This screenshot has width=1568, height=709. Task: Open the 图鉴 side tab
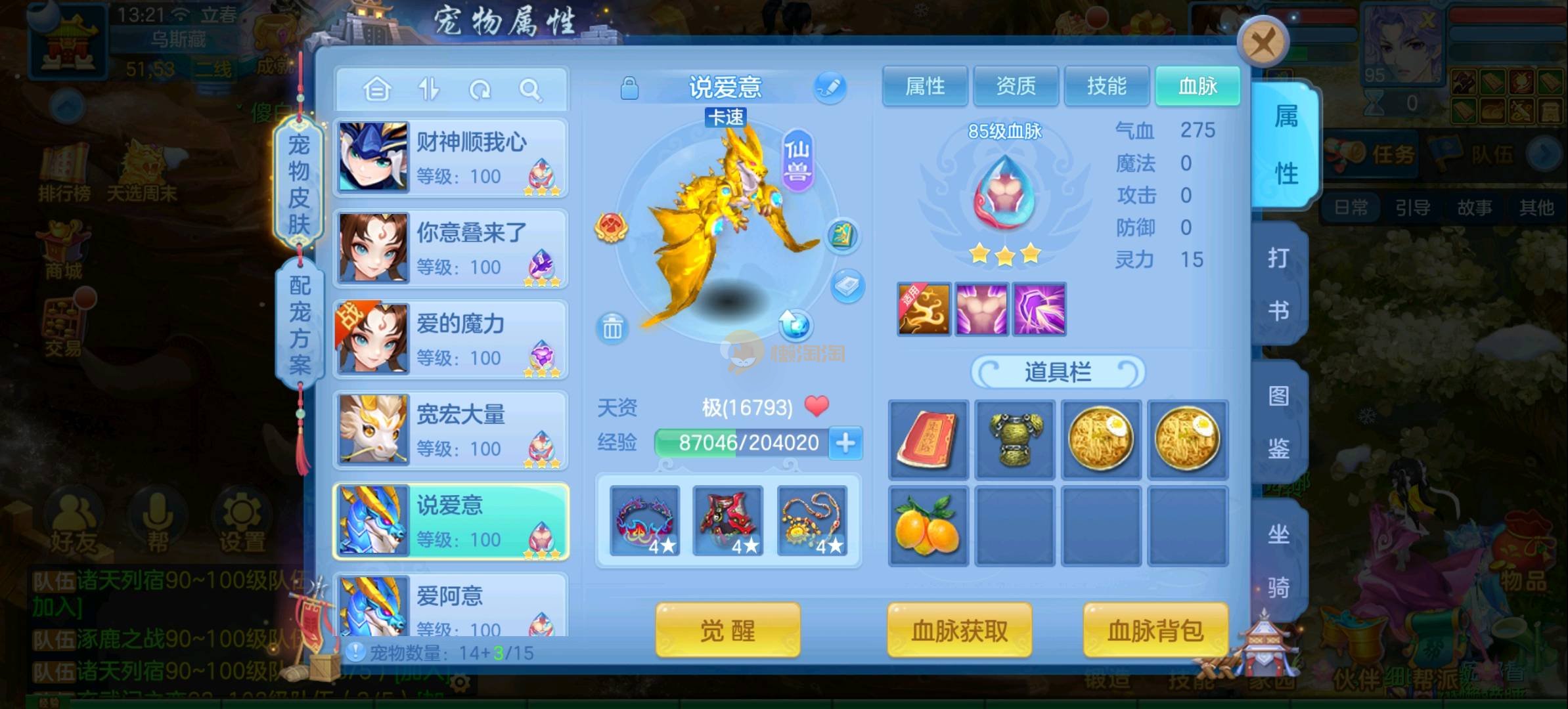point(1278,422)
